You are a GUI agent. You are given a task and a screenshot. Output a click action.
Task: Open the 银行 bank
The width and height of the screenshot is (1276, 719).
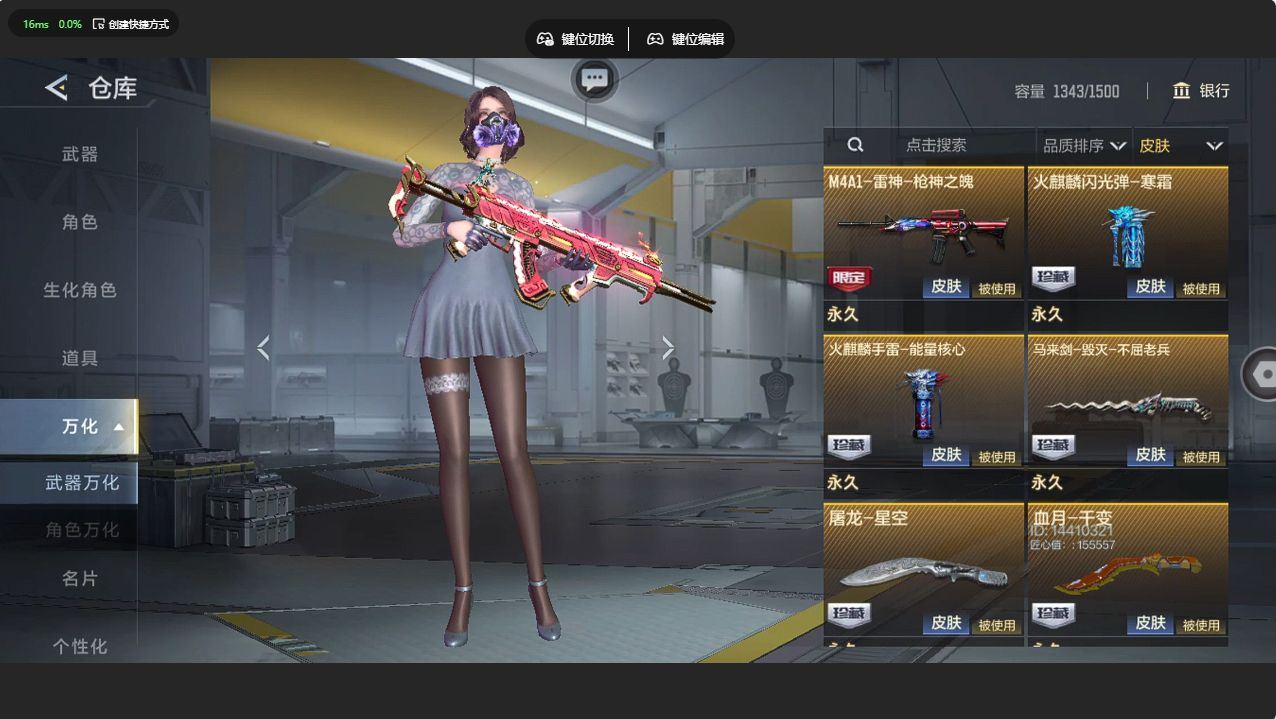point(1201,91)
